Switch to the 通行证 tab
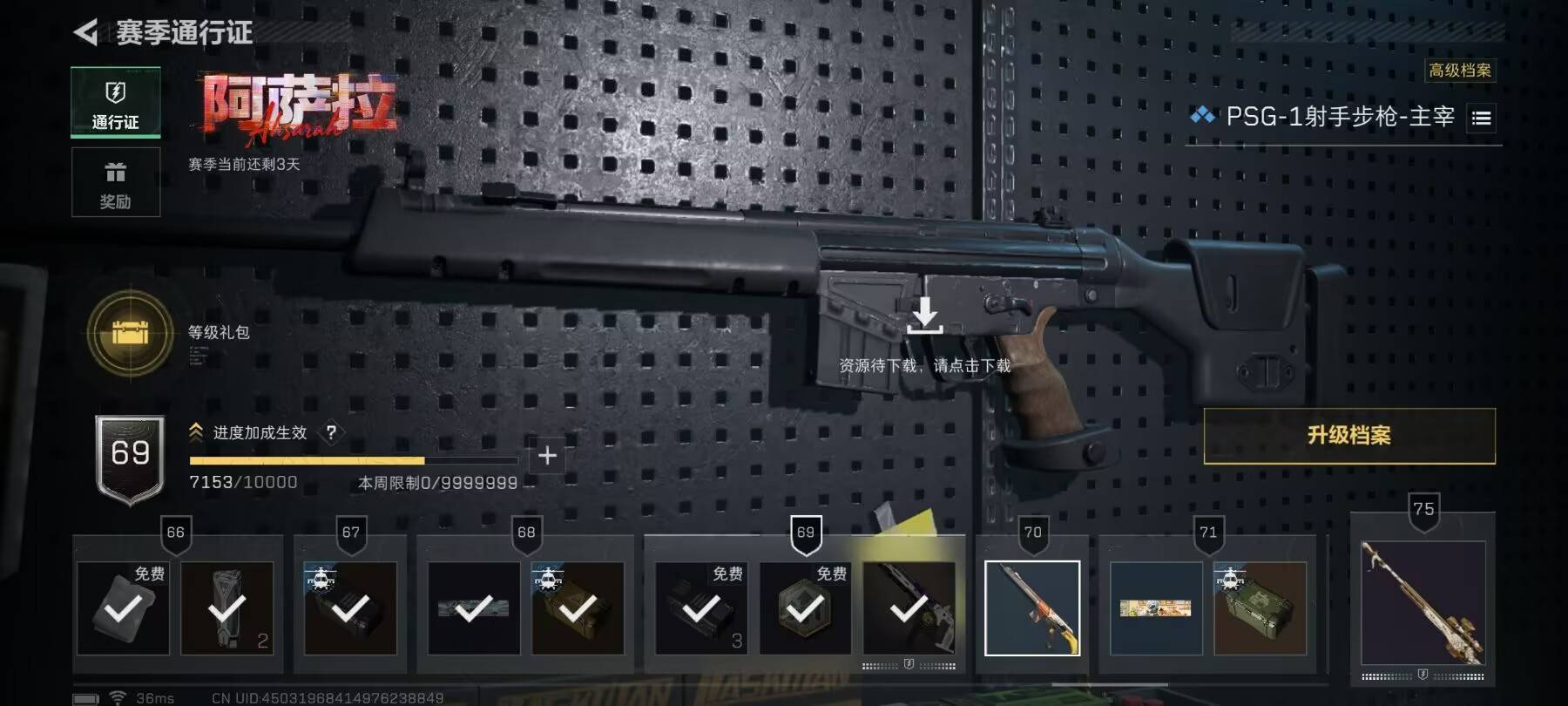 (115, 103)
